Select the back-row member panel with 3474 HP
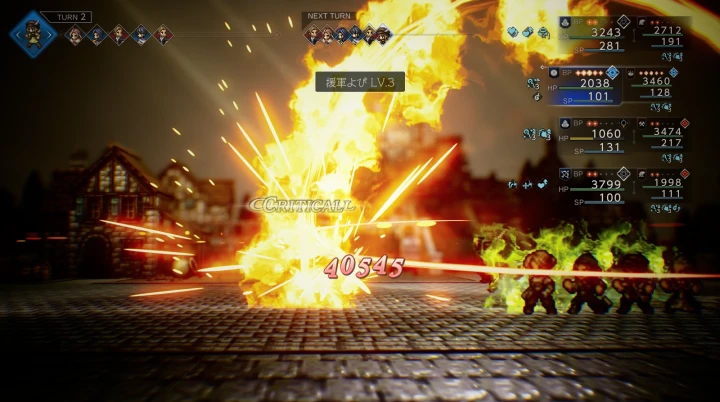The image size is (720, 402). pyautogui.click(x=662, y=136)
